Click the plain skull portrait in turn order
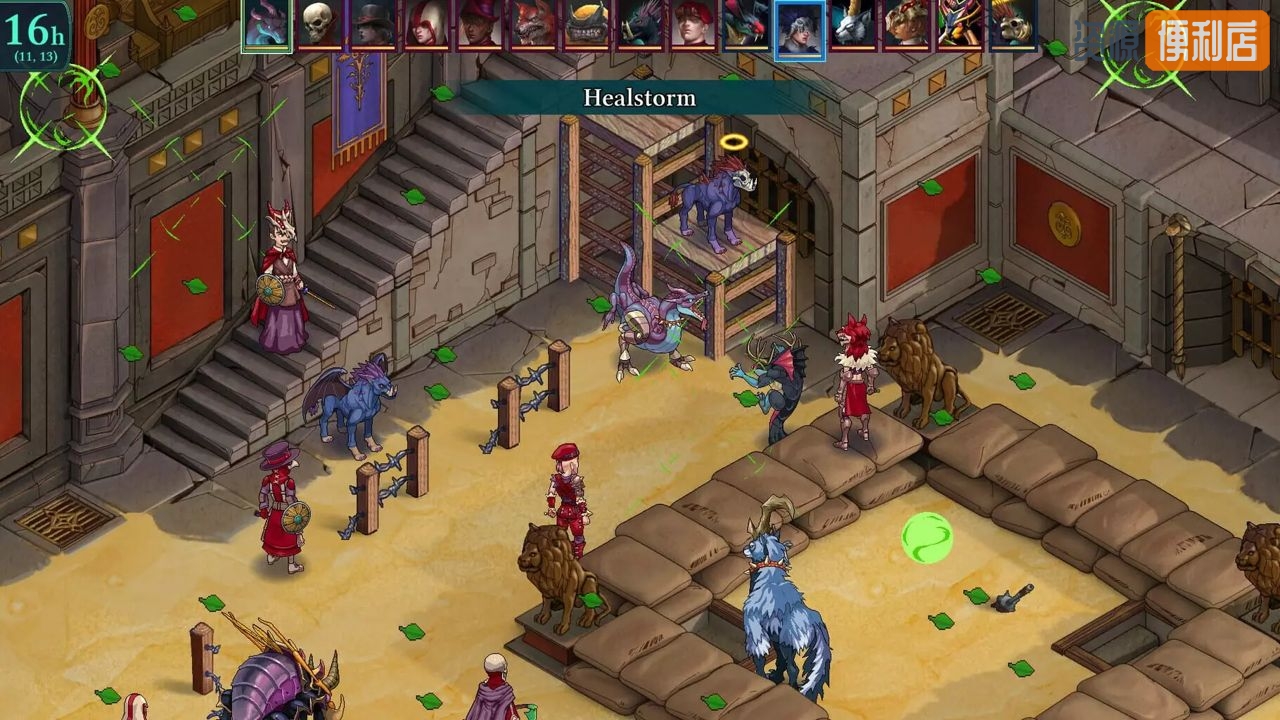The image size is (1280, 720). pyautogui.click(x=320, y=24)
